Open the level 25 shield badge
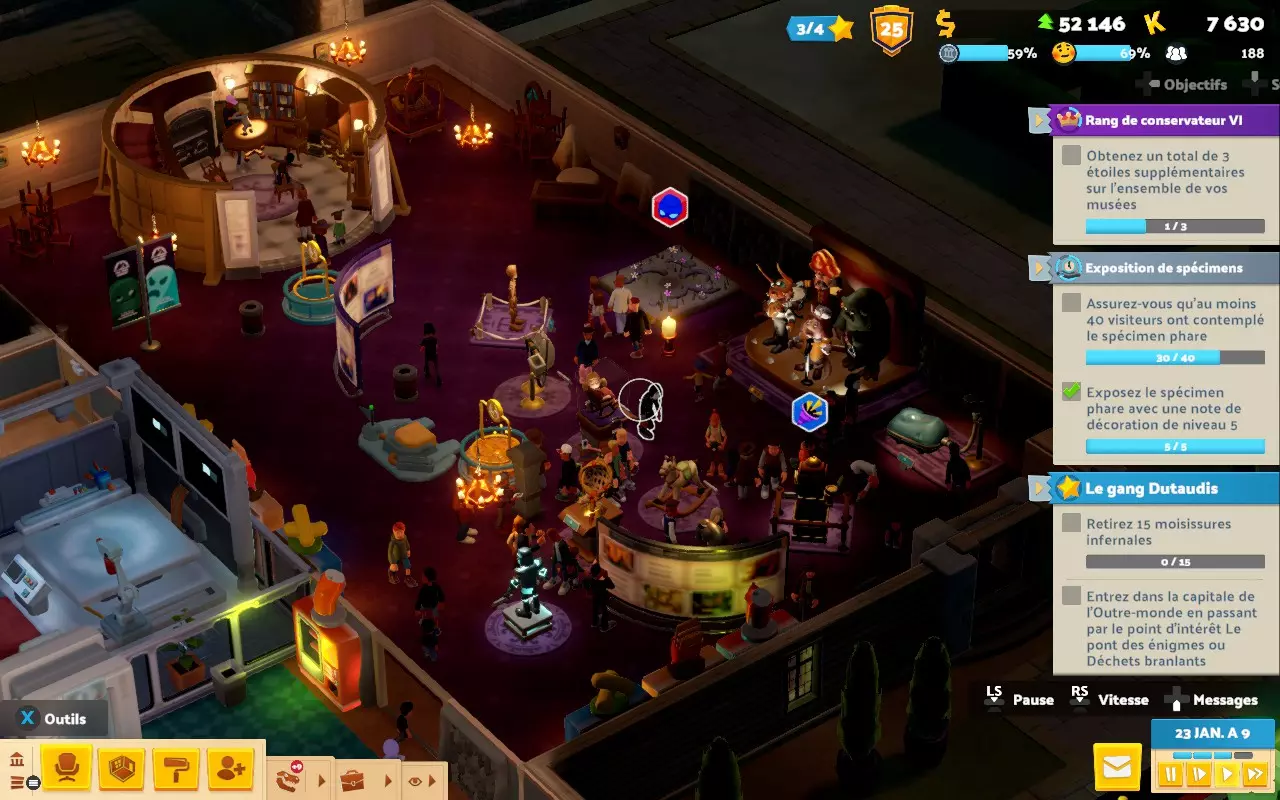This screenshot has height=800, width=1280. click(x=891, y=28)
